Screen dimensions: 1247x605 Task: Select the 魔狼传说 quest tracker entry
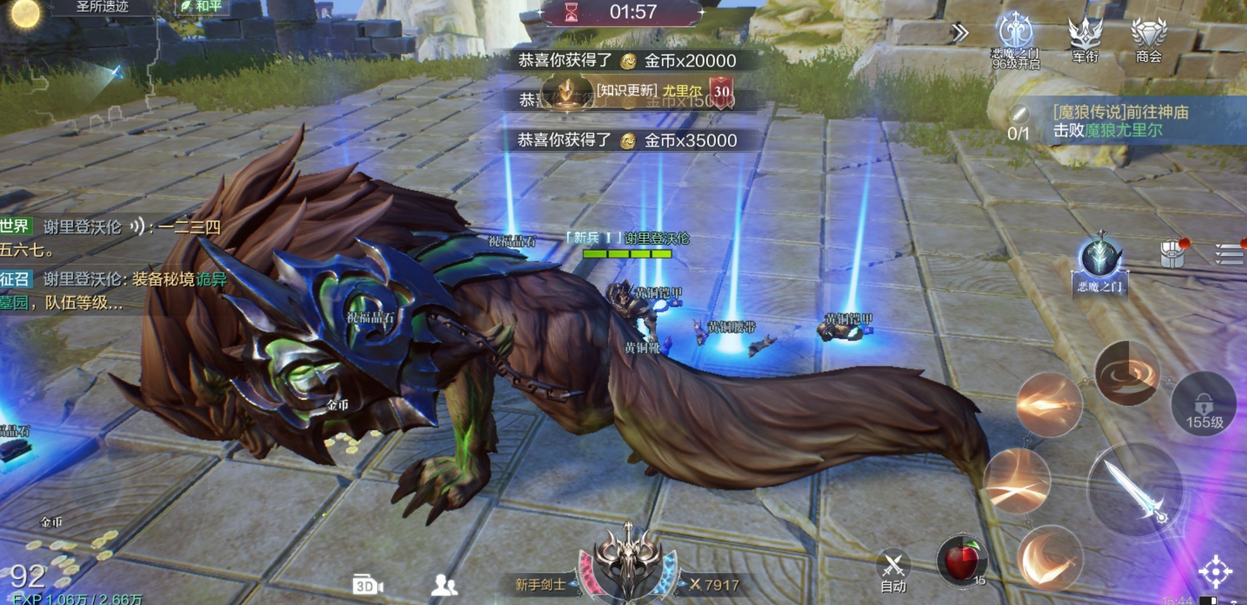pos(1120,121)
